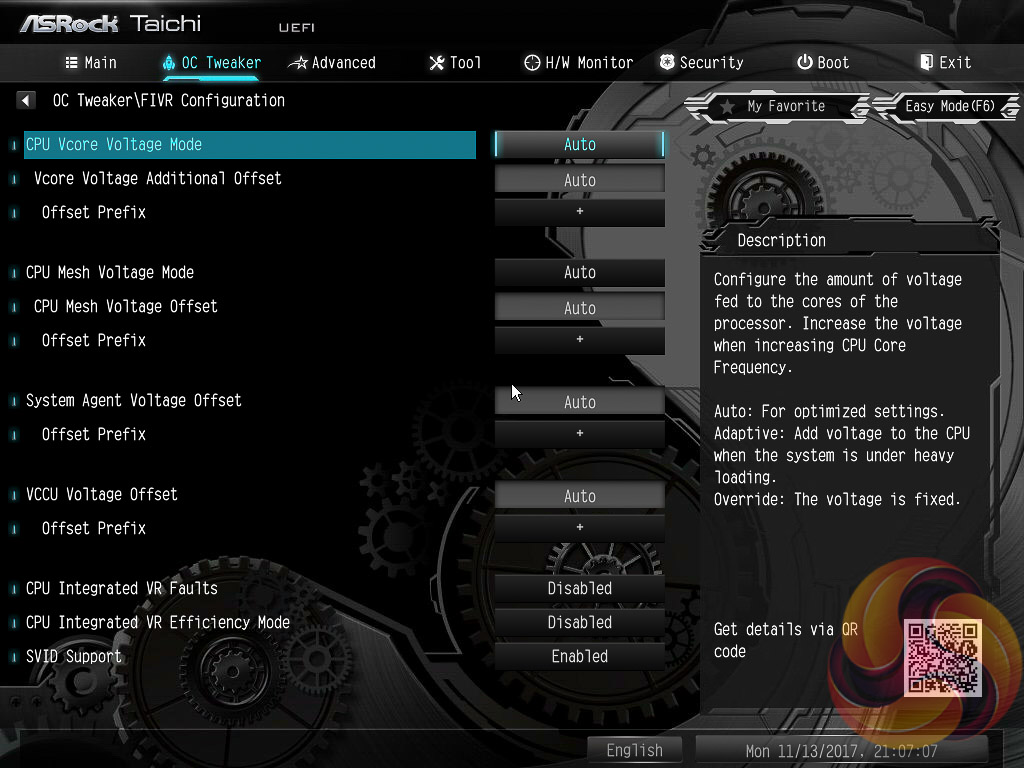Edit the CPU Mesh Voltage Offset value
Screen dimensions: 1024x768
tap(579, 308)
